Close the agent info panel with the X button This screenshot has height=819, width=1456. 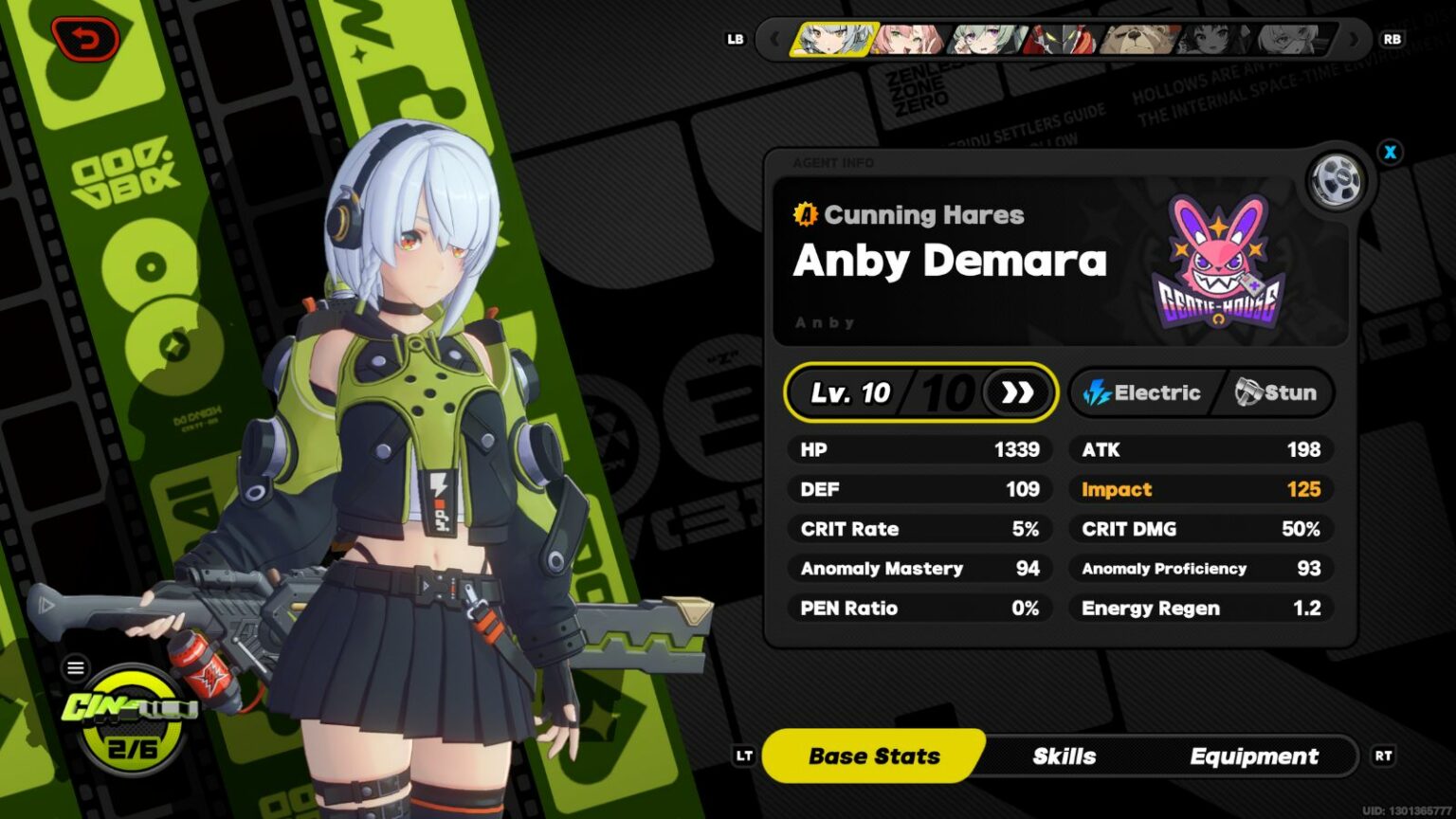tap(1390, 152)
